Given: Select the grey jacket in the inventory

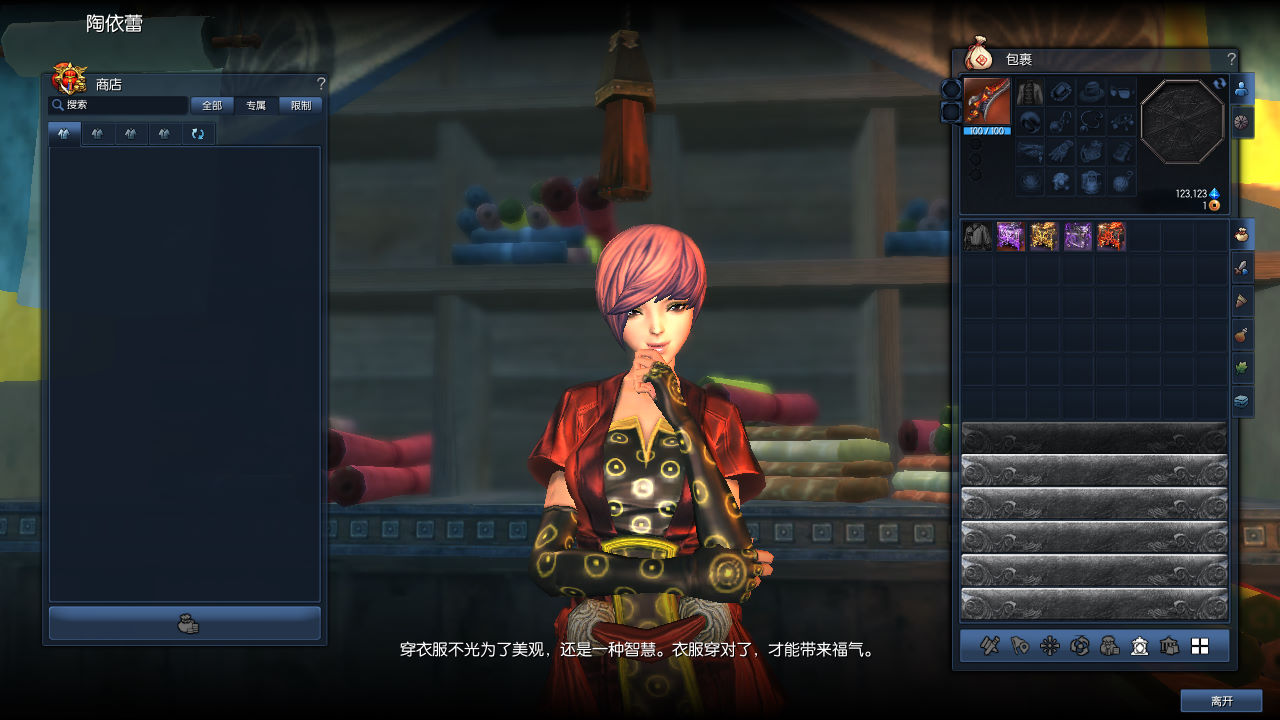Looking at the screenshot, I should point(977,237).
